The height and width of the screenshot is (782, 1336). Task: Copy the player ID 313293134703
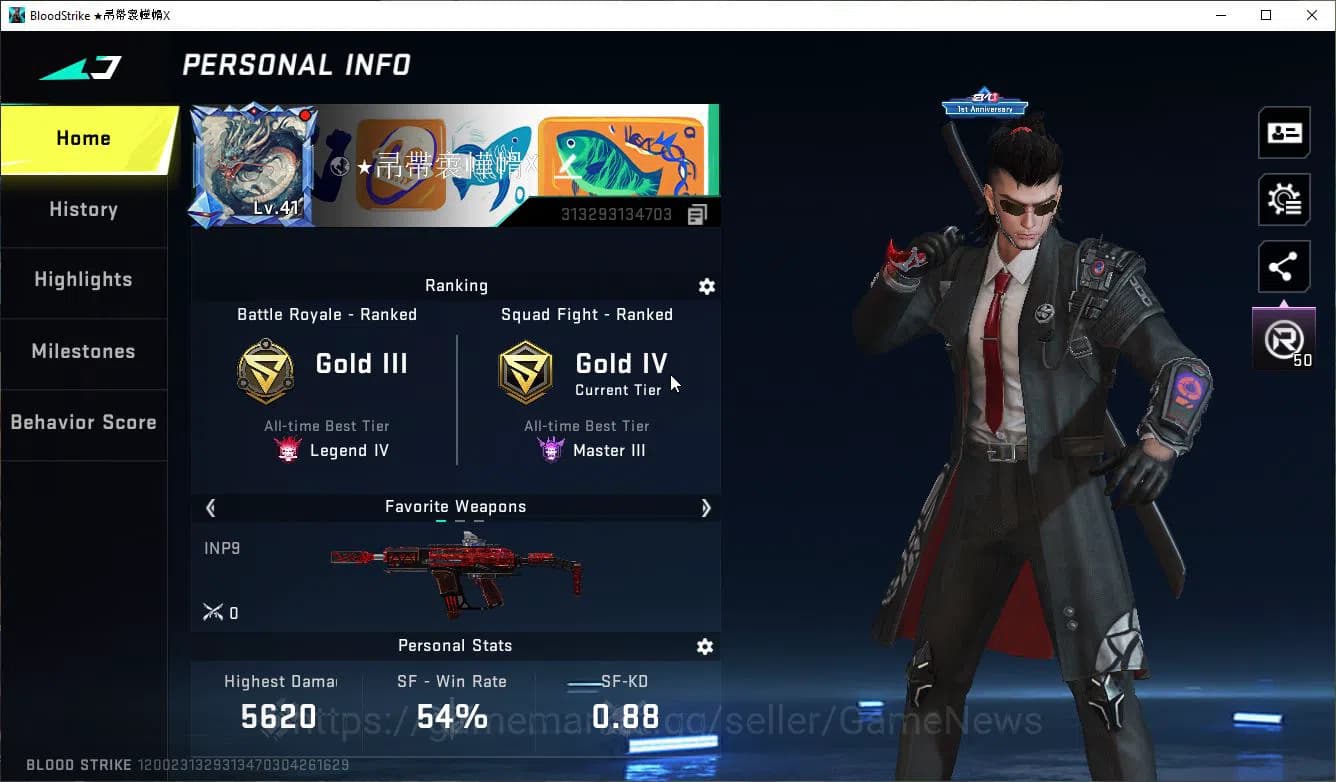coord(697,213)
